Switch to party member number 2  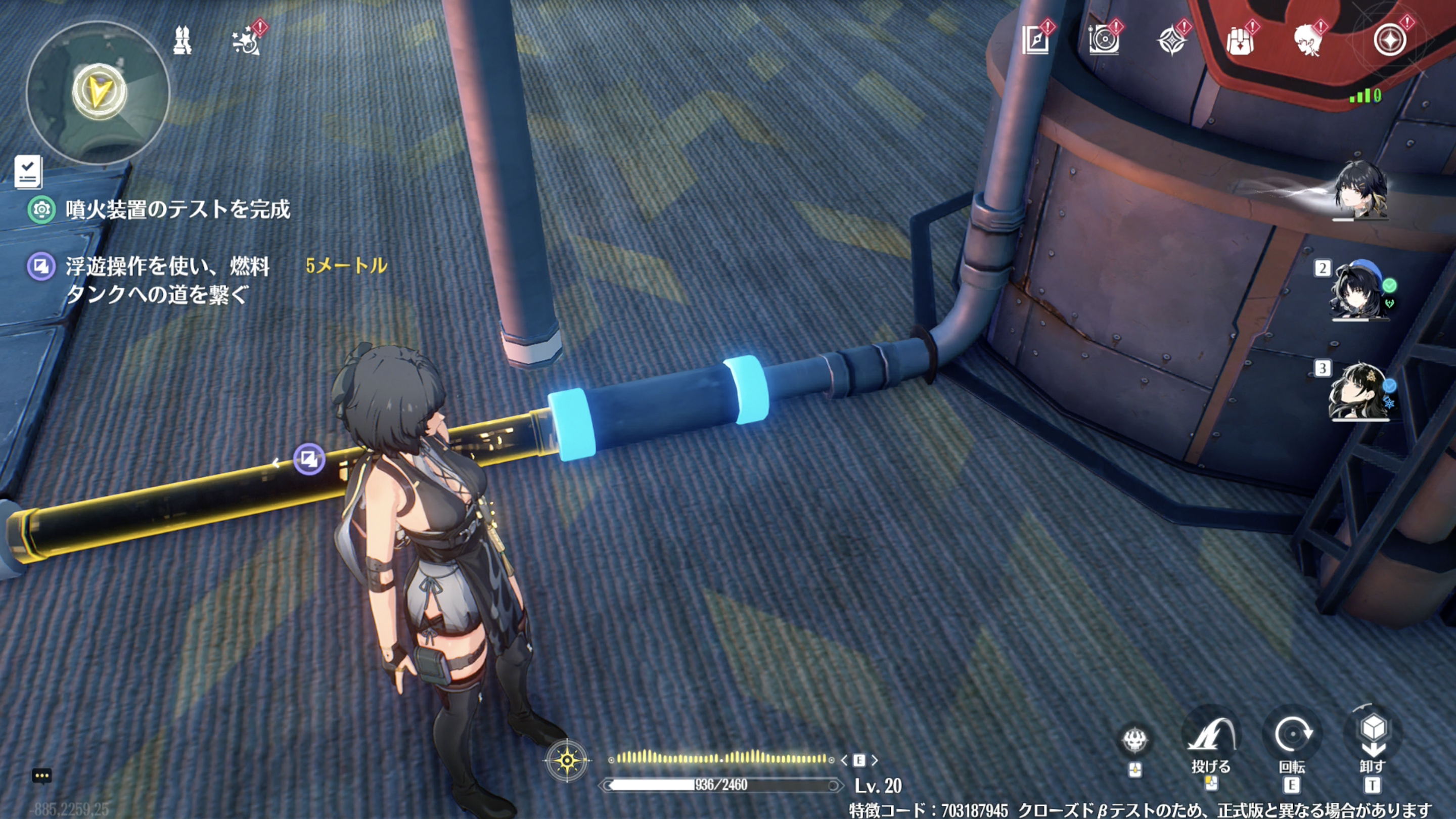click(x=1359, y=291)
